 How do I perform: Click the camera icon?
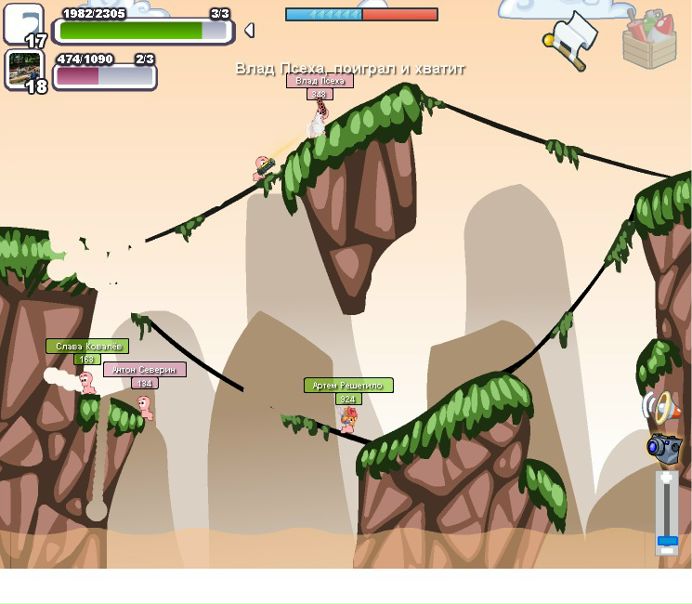tap(662, 447)
